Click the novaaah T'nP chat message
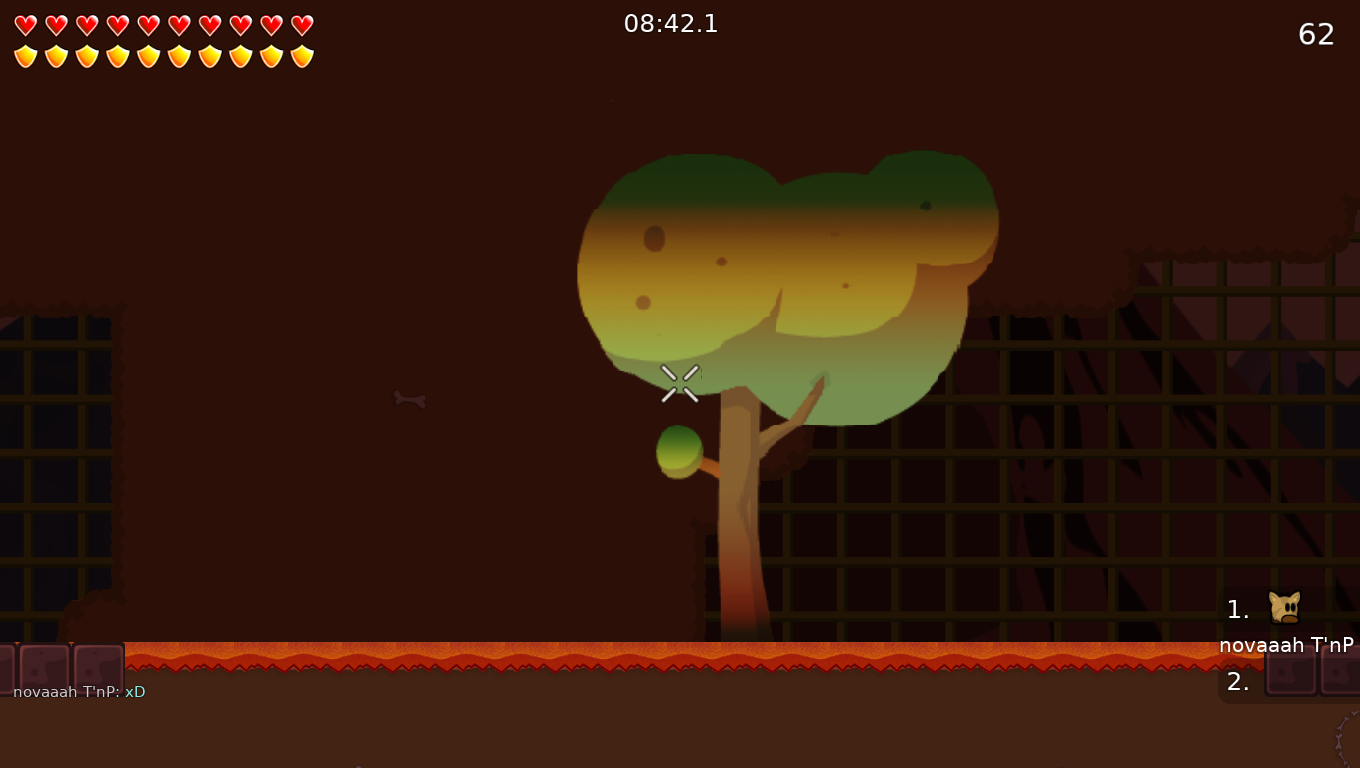Screen dimensions: 1360x768 click(79, 692)
